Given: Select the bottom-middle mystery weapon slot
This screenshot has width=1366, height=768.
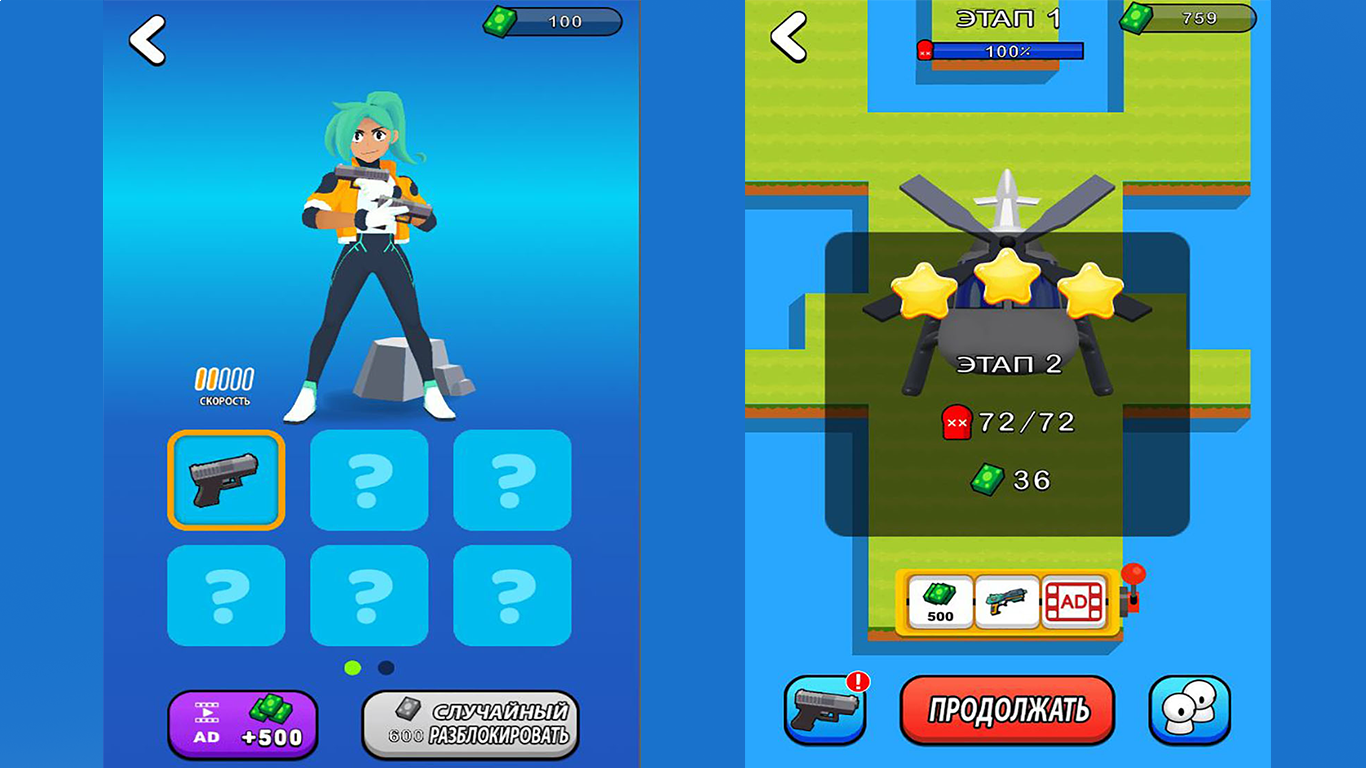Looking at the screenshot, I should click(369, 597).
